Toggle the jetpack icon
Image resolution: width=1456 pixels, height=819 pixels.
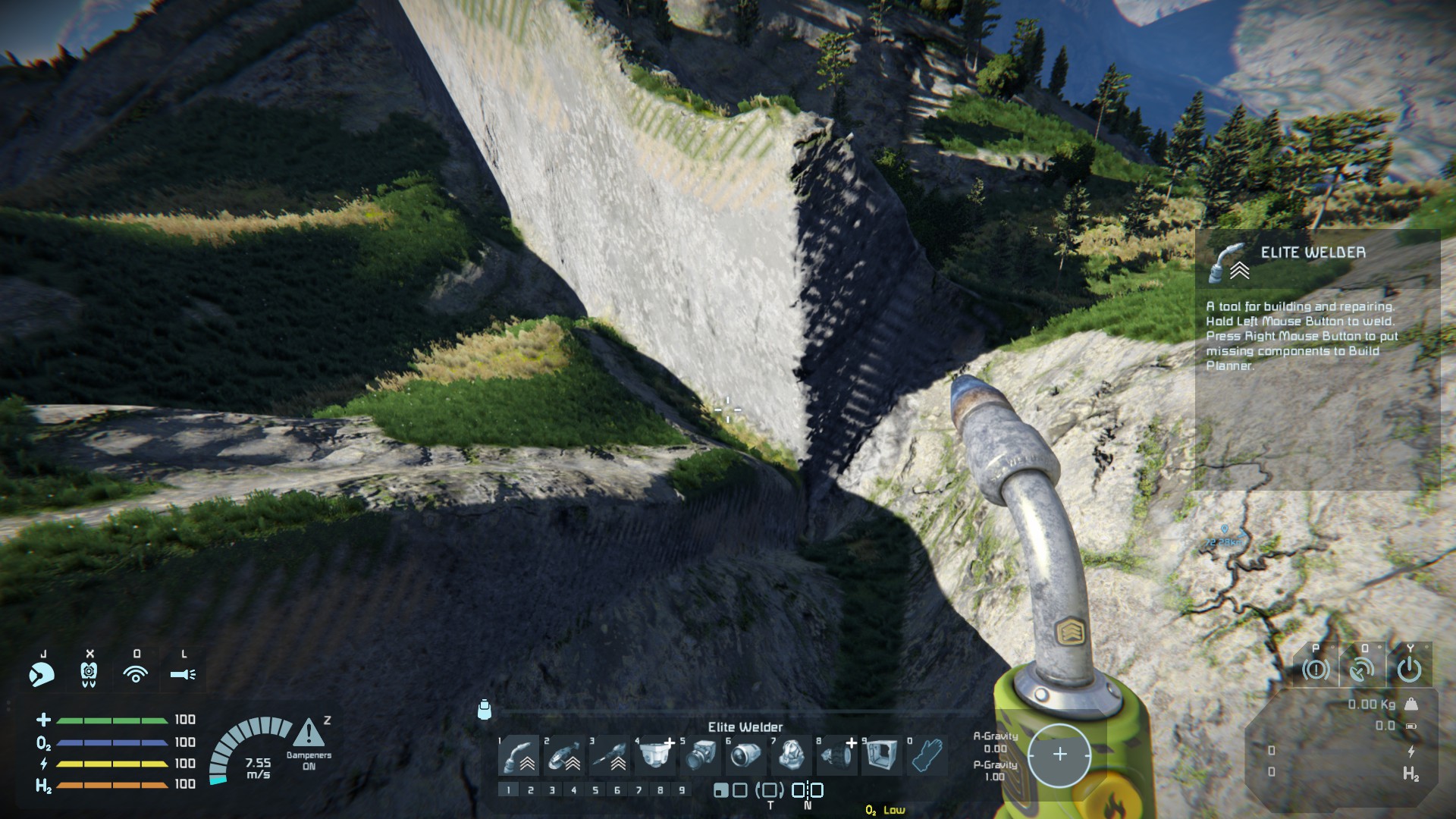(x=89, y=673)
